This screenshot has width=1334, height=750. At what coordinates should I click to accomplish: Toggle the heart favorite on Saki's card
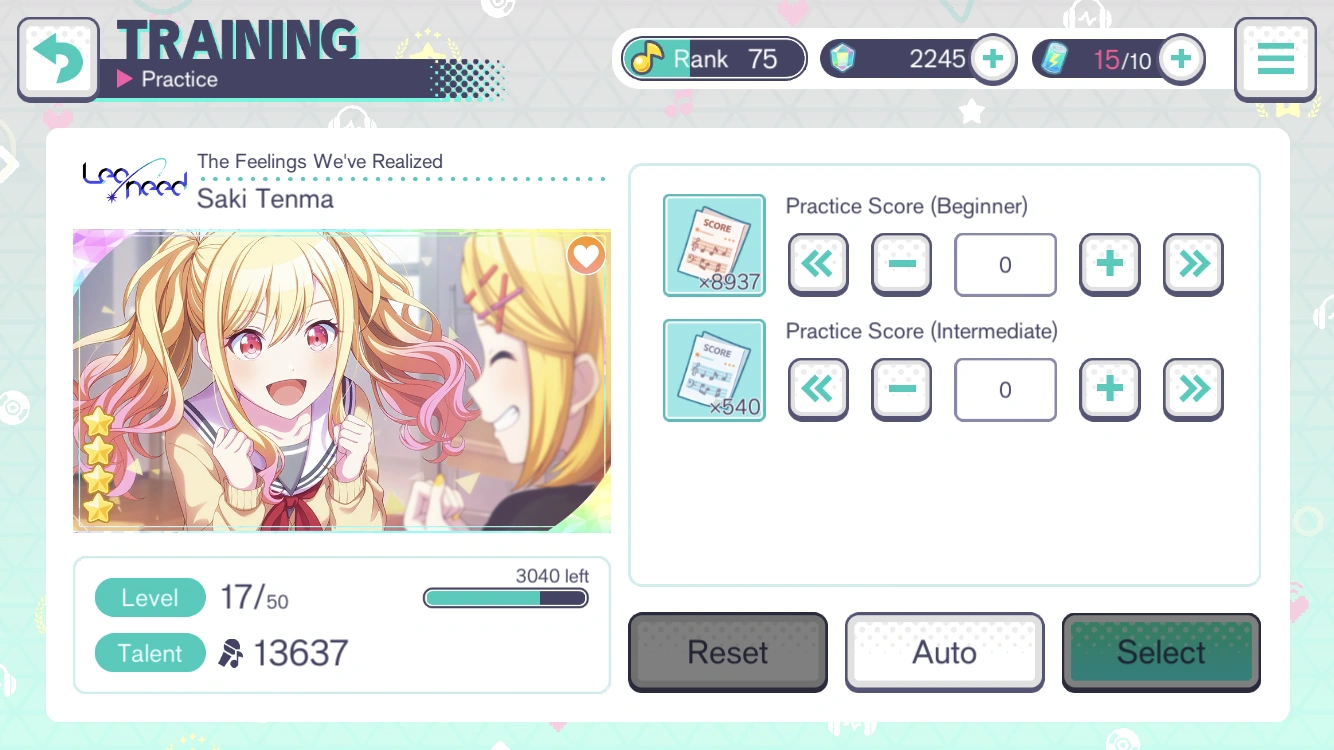tap(586, 255)
